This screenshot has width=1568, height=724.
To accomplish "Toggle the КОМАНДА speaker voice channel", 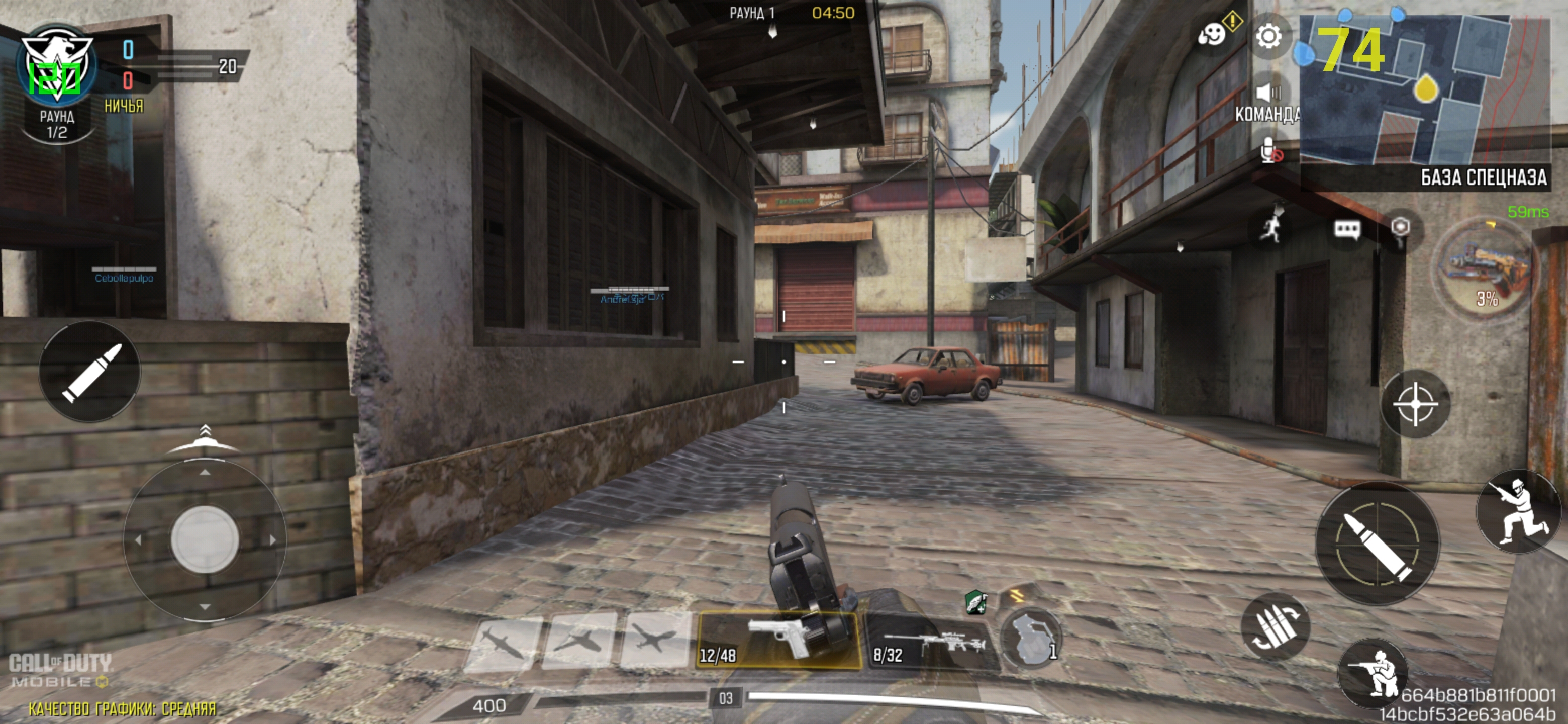I will pyautogui.click(x=1268, y=93).
